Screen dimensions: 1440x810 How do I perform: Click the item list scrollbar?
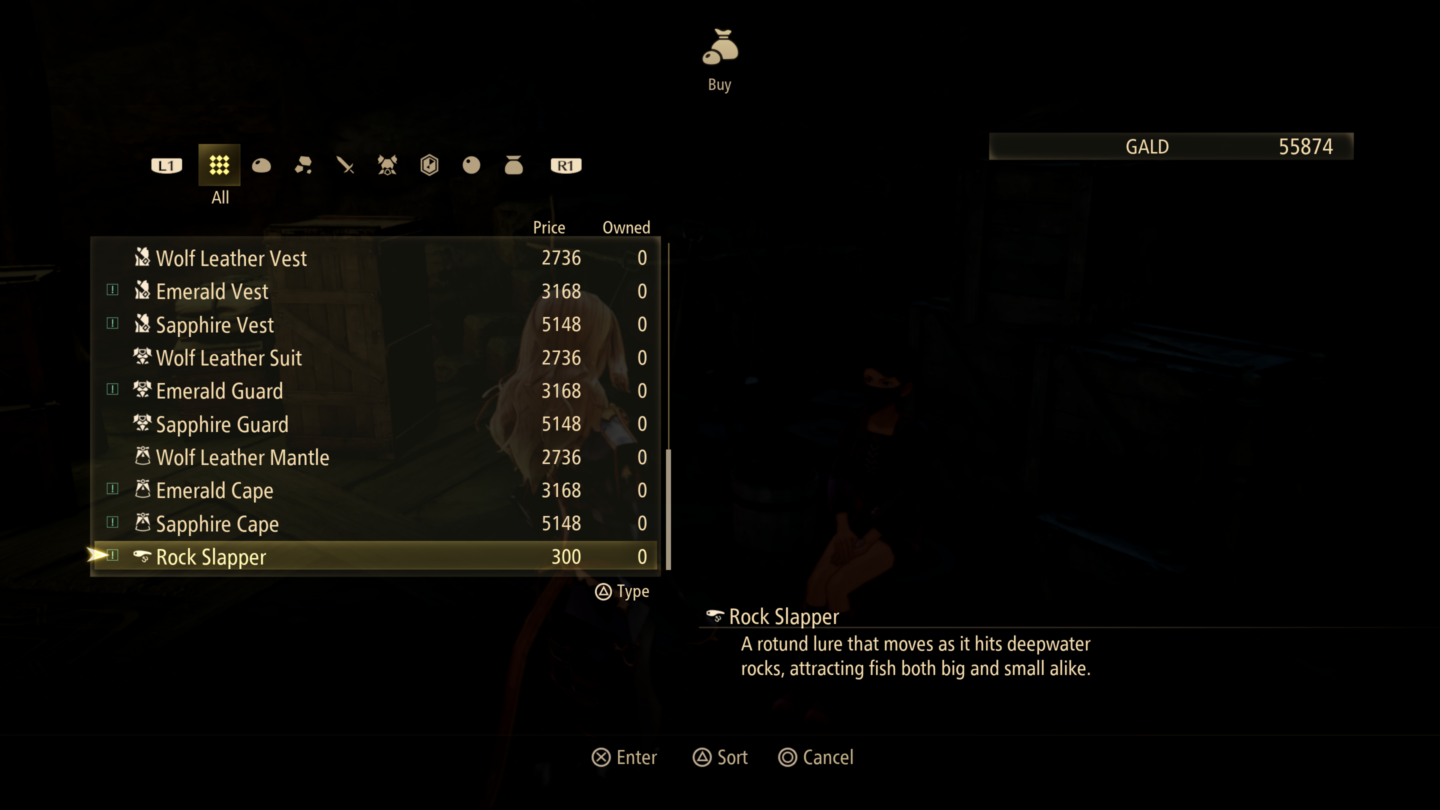coord(668,508)
